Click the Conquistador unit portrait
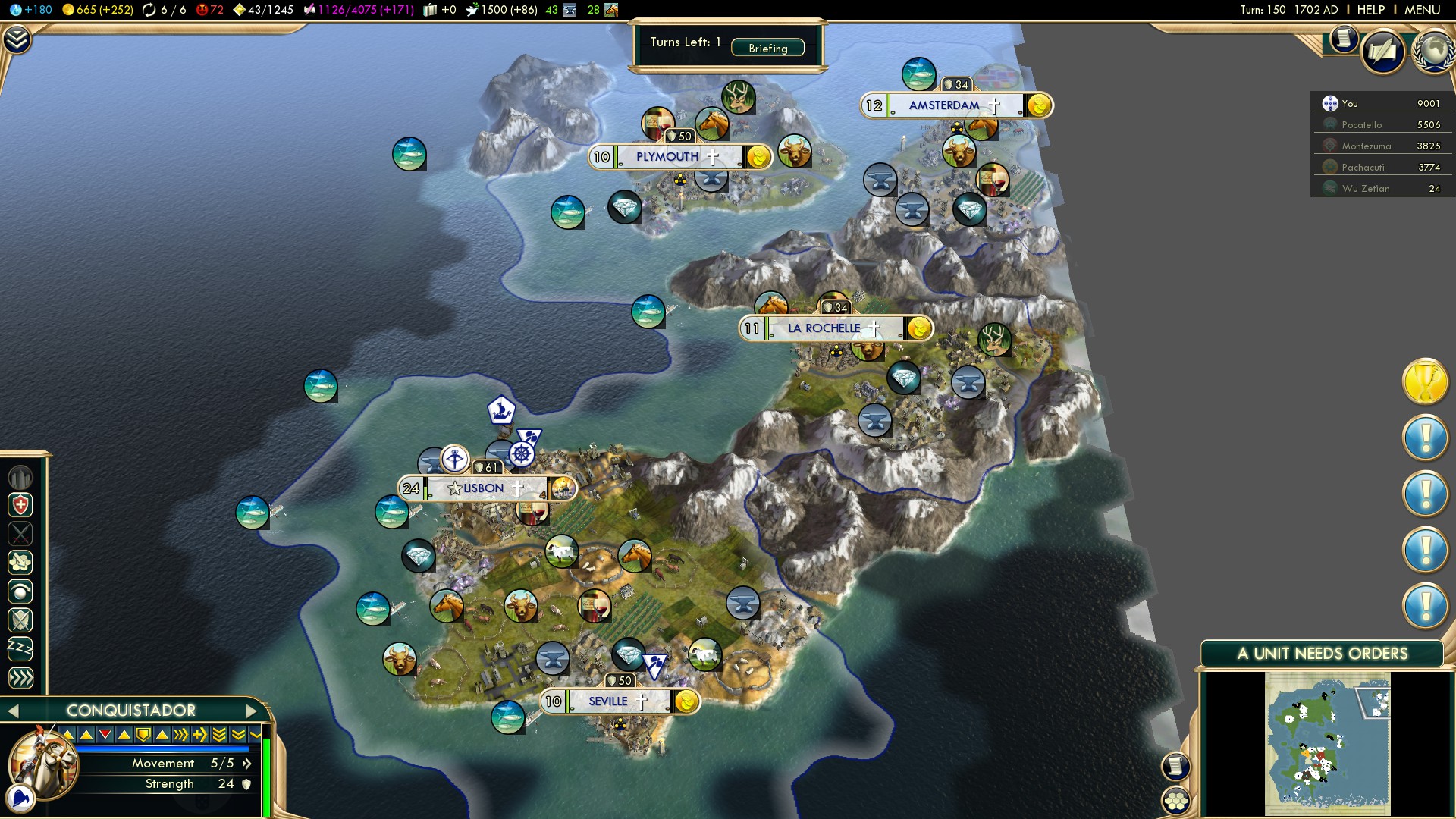 [x=42, y=764]
